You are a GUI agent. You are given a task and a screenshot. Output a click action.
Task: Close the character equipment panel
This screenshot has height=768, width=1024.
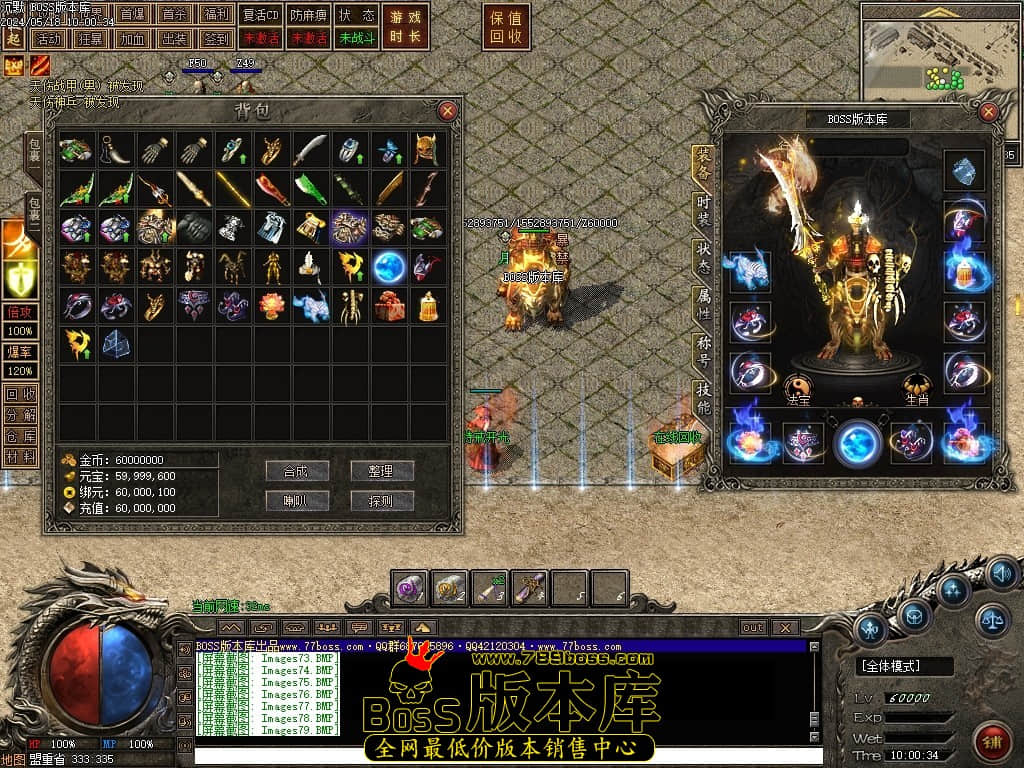coord(988,112)
